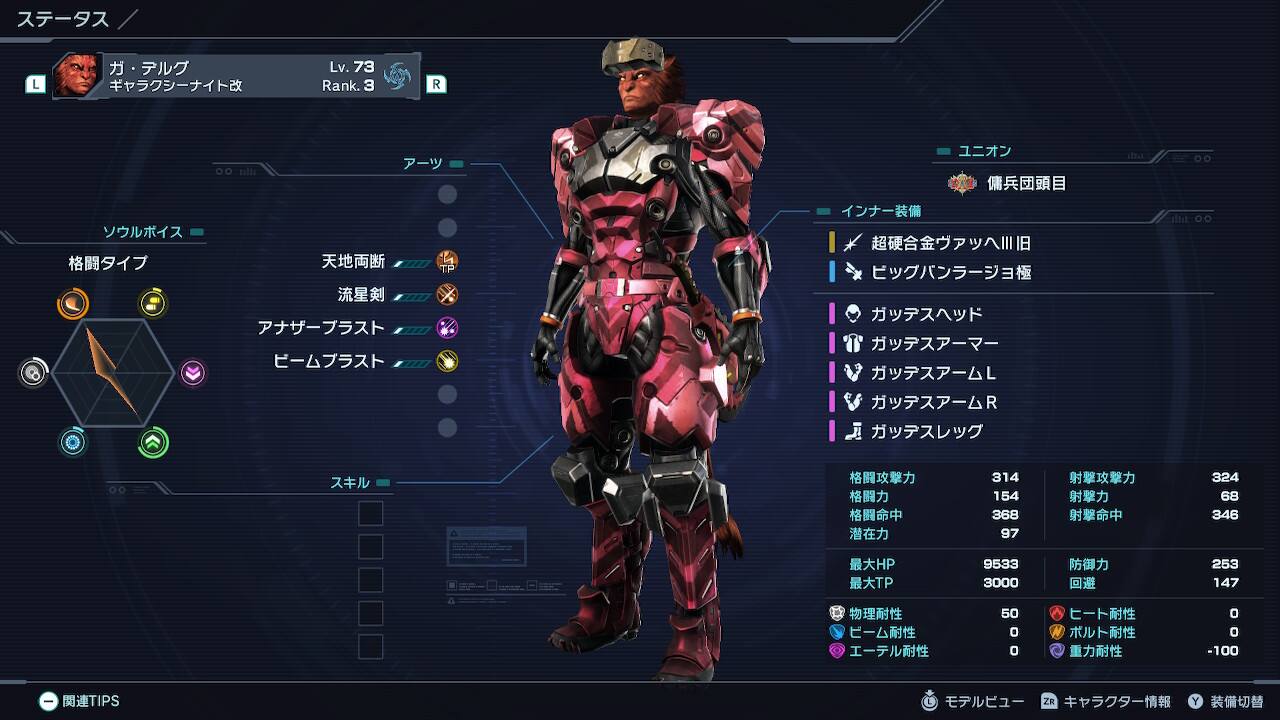The image size is (1280, 720).
Task: Select the 超硬合金ヴァッヘⅢ旧 melee weapon
Action: click(x=950, y=243)
